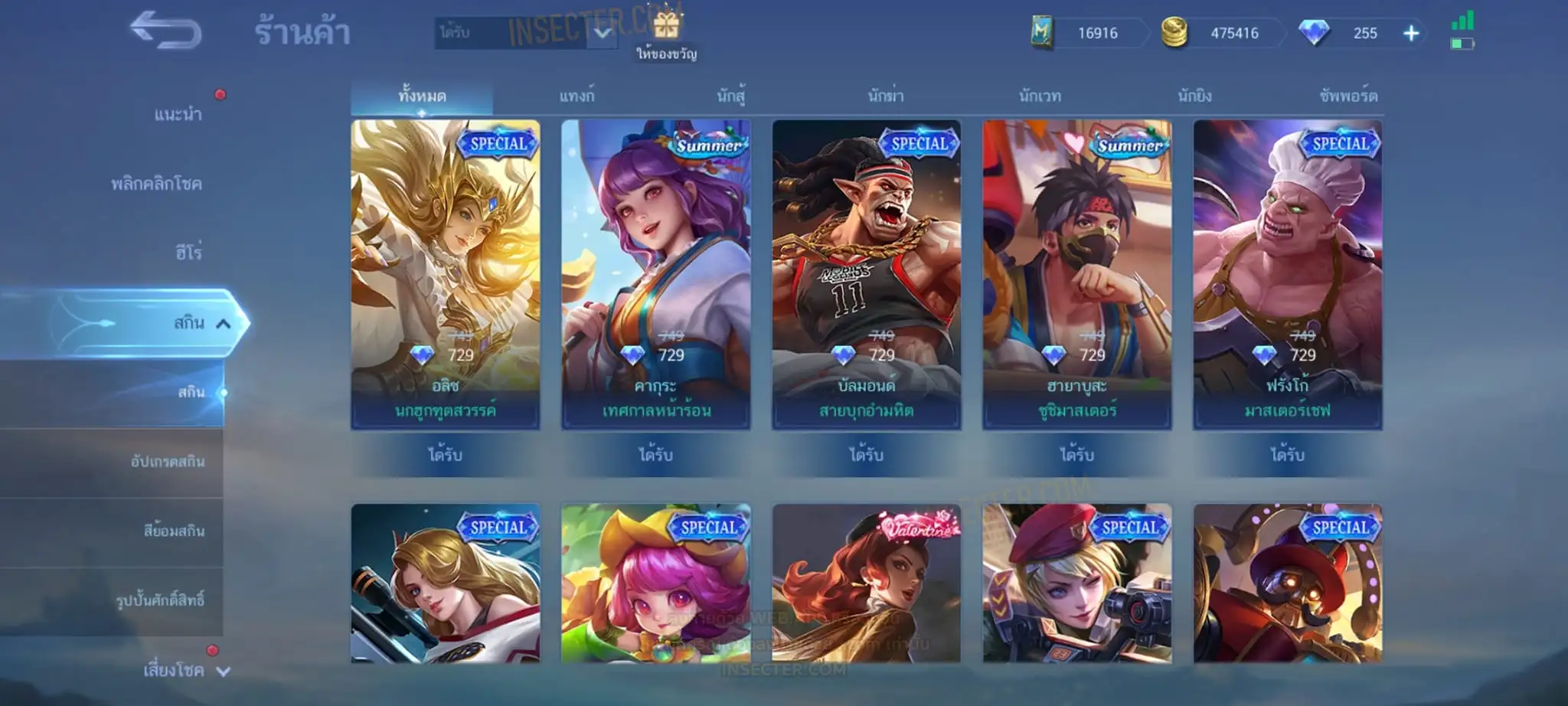Viewport: 1568px width, 706px height.
Task: Open the ฮีโร่ menu section
Action: coord(188,253)
